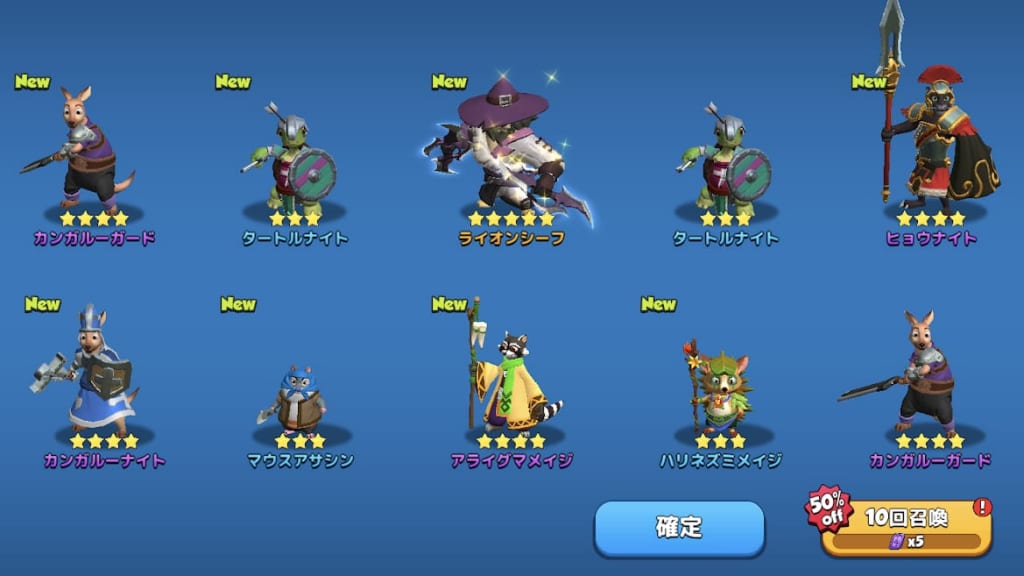The image size is (1024, 576).
Task: Confirm the results with the 確定 button
Action: tap(679, 527)
